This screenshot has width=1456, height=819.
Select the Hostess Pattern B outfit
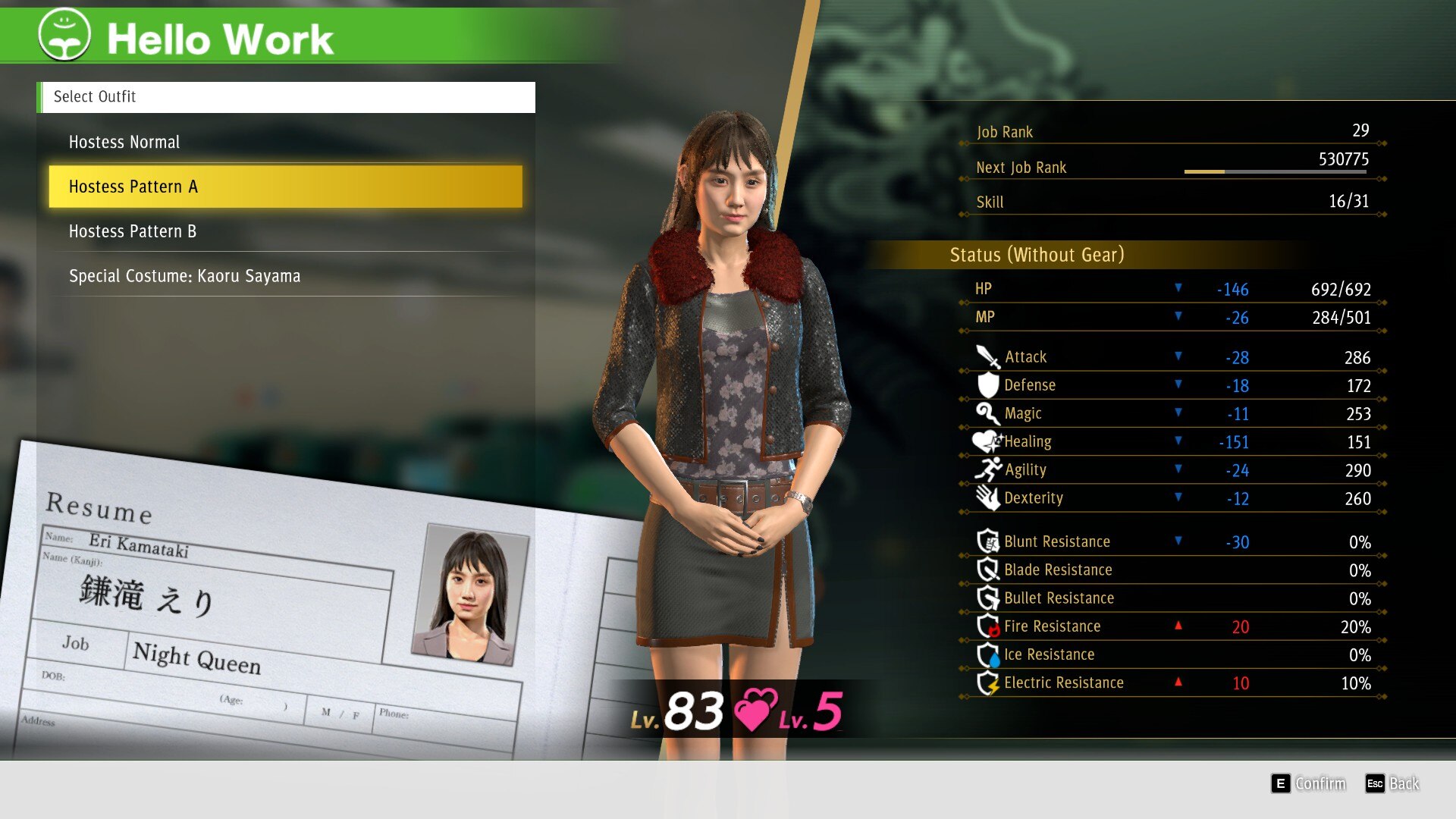(133, 231)
